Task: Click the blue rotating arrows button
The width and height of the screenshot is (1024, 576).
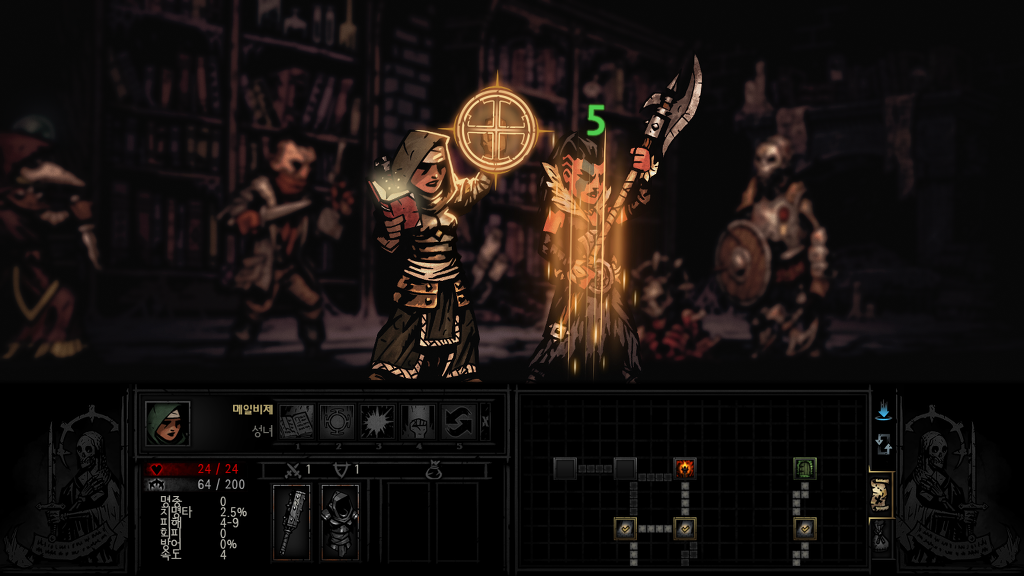Action: [x=883, y=444]
